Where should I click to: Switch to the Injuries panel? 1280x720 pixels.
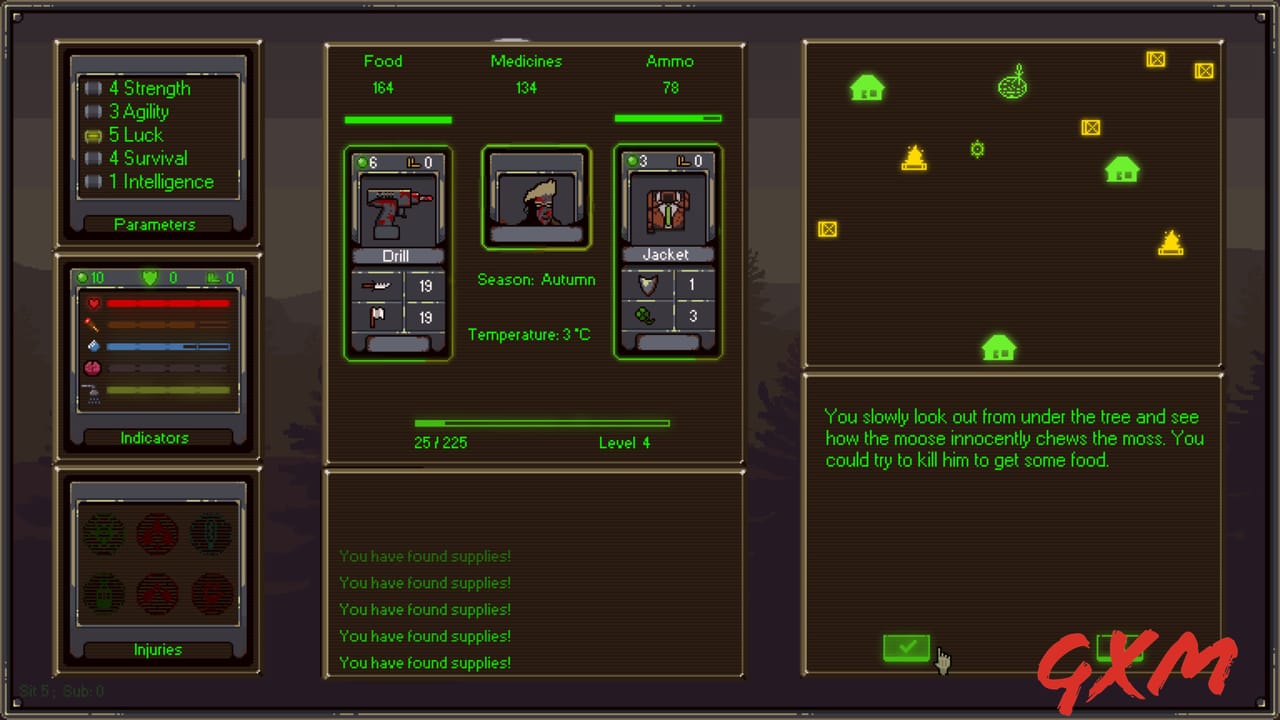coord(157,649)
